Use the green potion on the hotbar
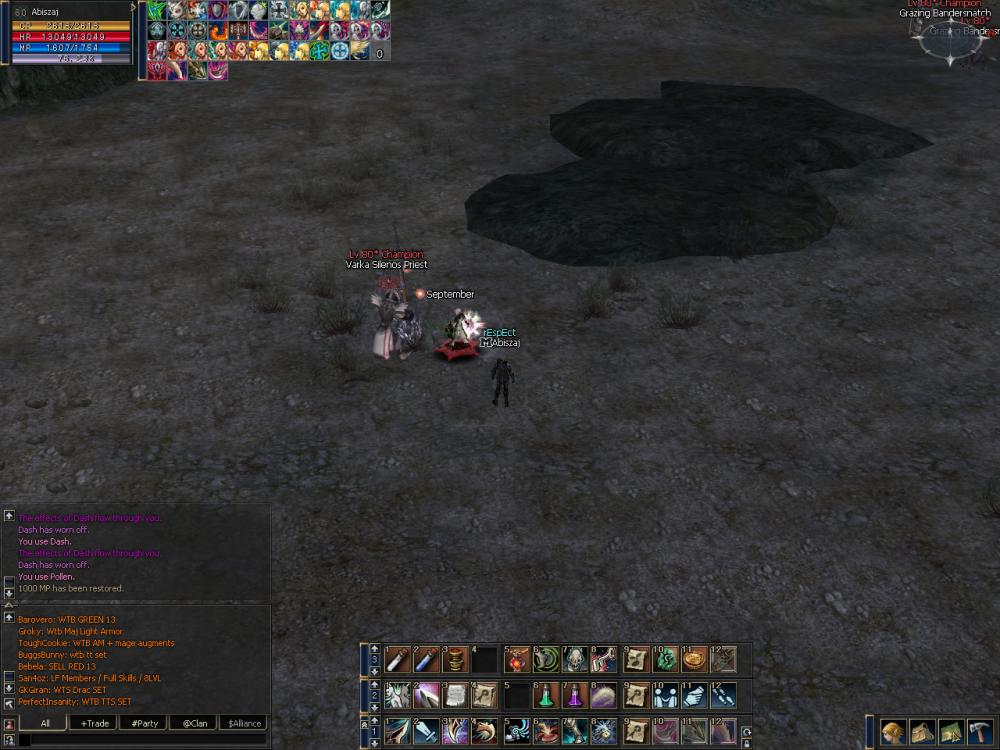1000x750 pixels. pyautogui.click(x=546, y=695)
